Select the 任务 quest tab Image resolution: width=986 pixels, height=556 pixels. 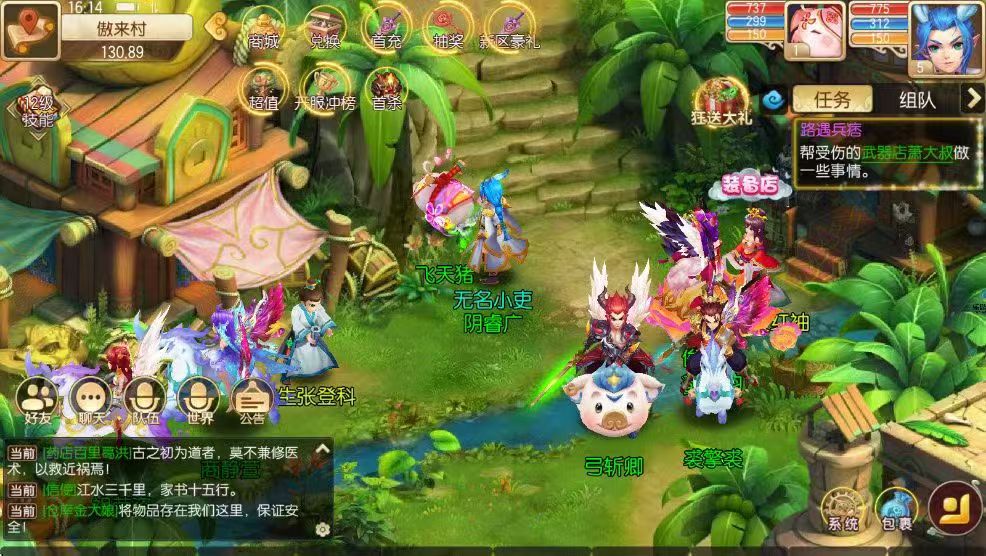[832, 99]
